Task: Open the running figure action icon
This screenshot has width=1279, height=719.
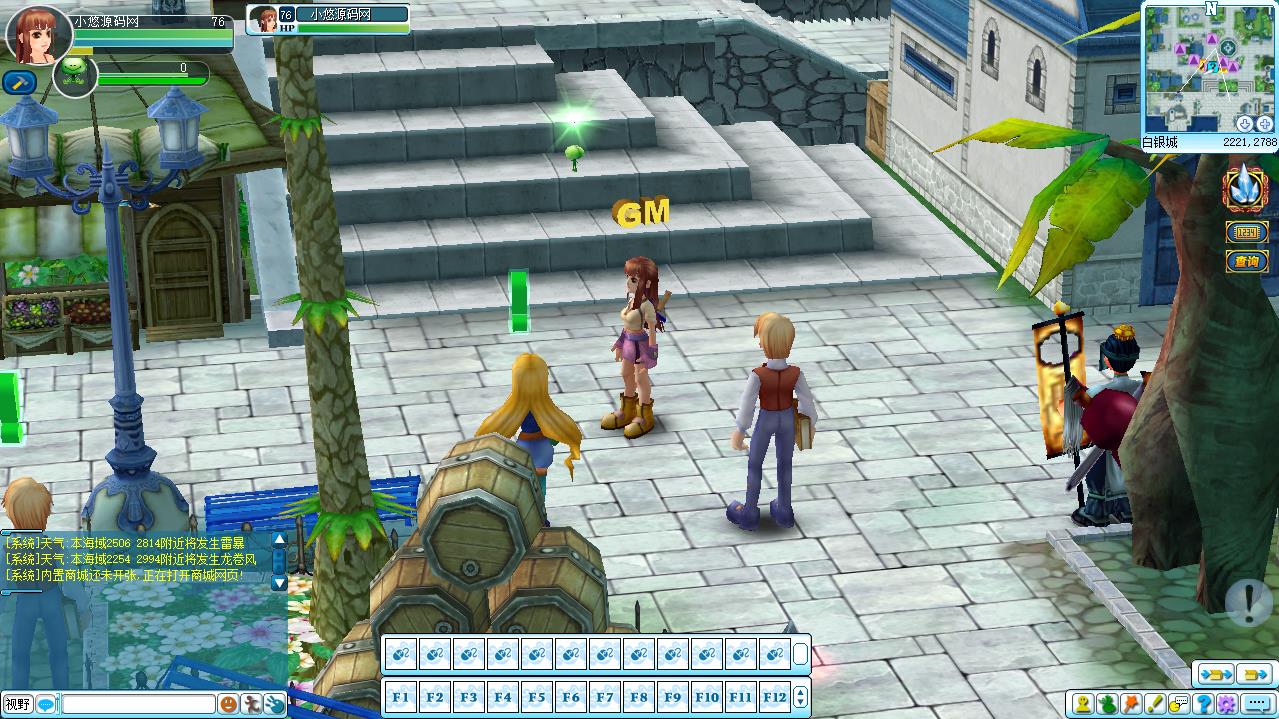Action: coord(251,704)
